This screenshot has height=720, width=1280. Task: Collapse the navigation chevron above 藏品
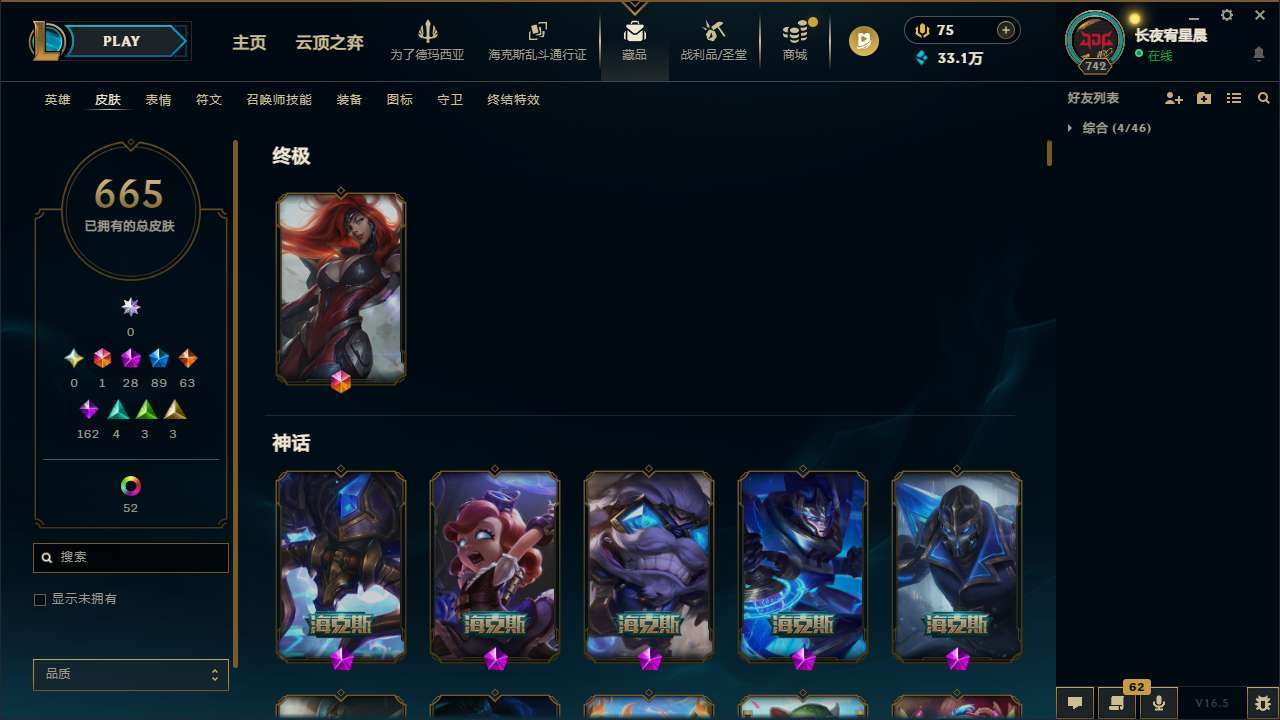coord(634,6)
